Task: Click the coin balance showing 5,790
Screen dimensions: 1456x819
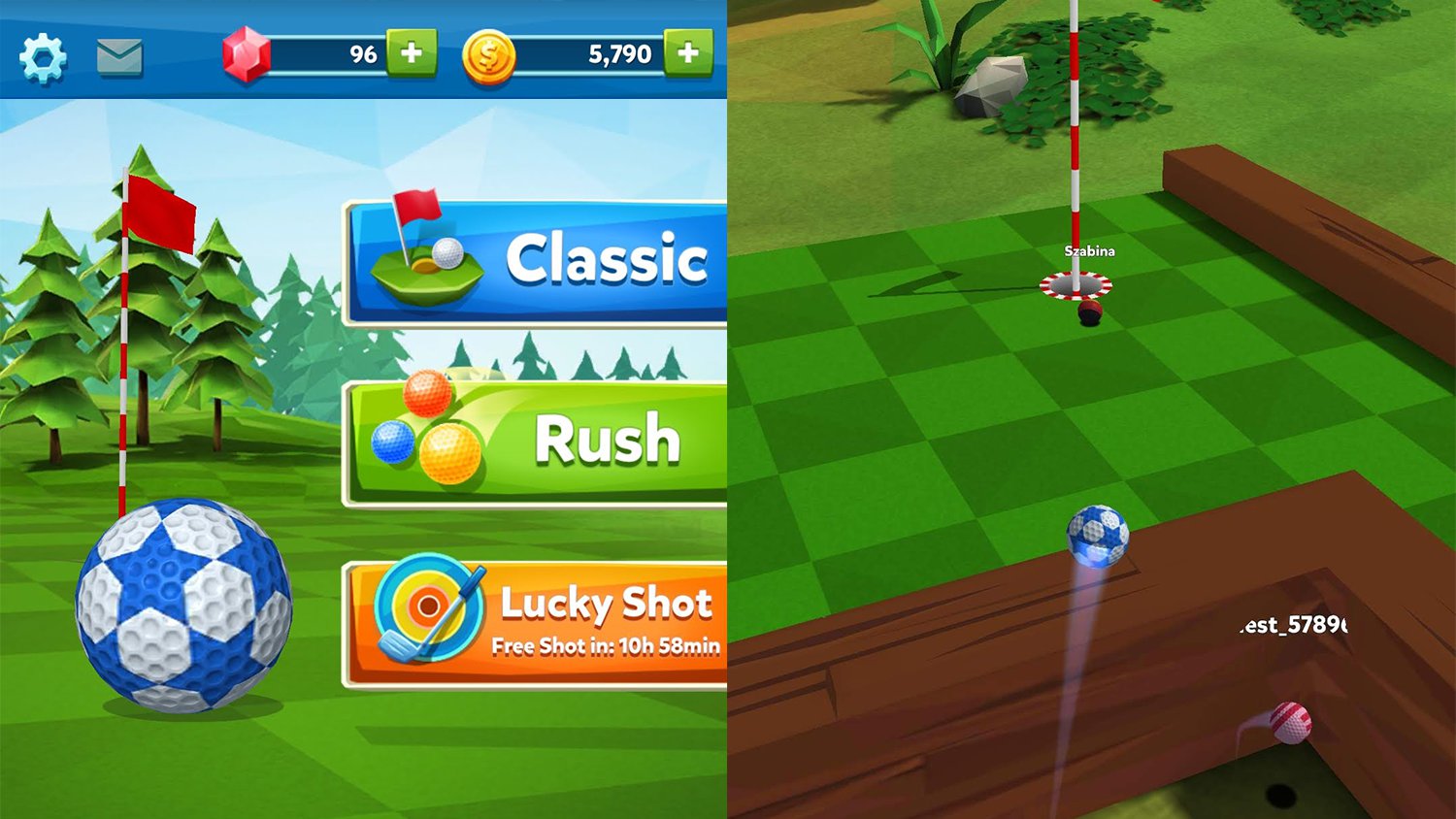Action: 619,54
